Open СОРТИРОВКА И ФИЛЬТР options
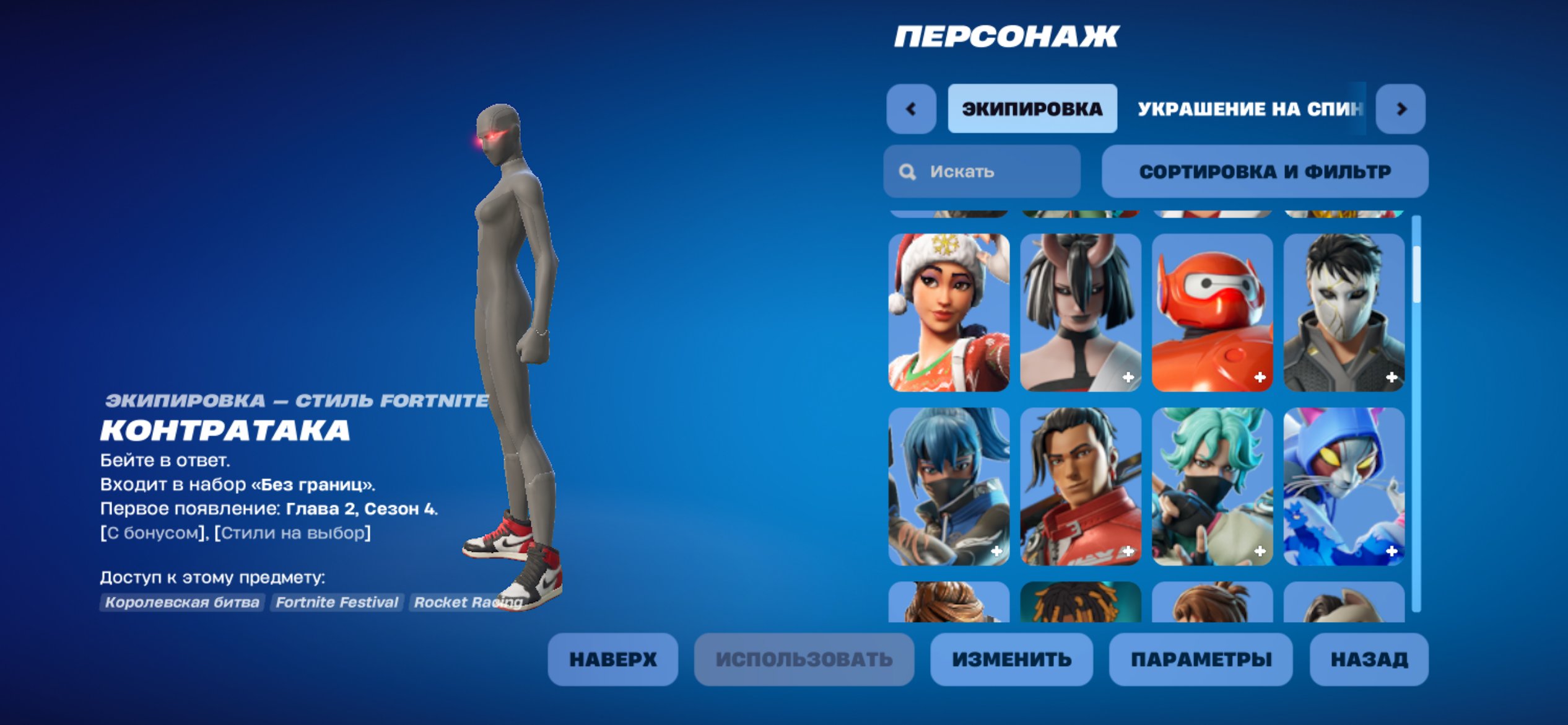Screen dimensions: 1568x725 point(1265,172)
